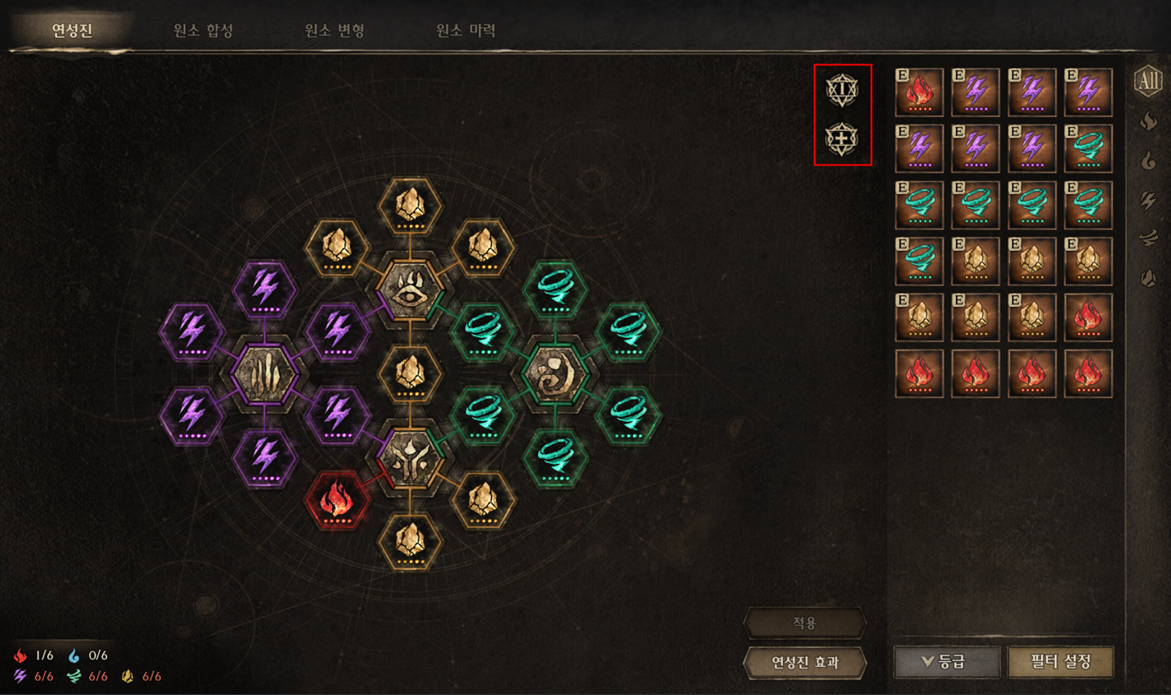Select the hexagram icon with numeral I
Viewport: 1171px width, 695px height.
pyautogui.click(x=842, y=90)
